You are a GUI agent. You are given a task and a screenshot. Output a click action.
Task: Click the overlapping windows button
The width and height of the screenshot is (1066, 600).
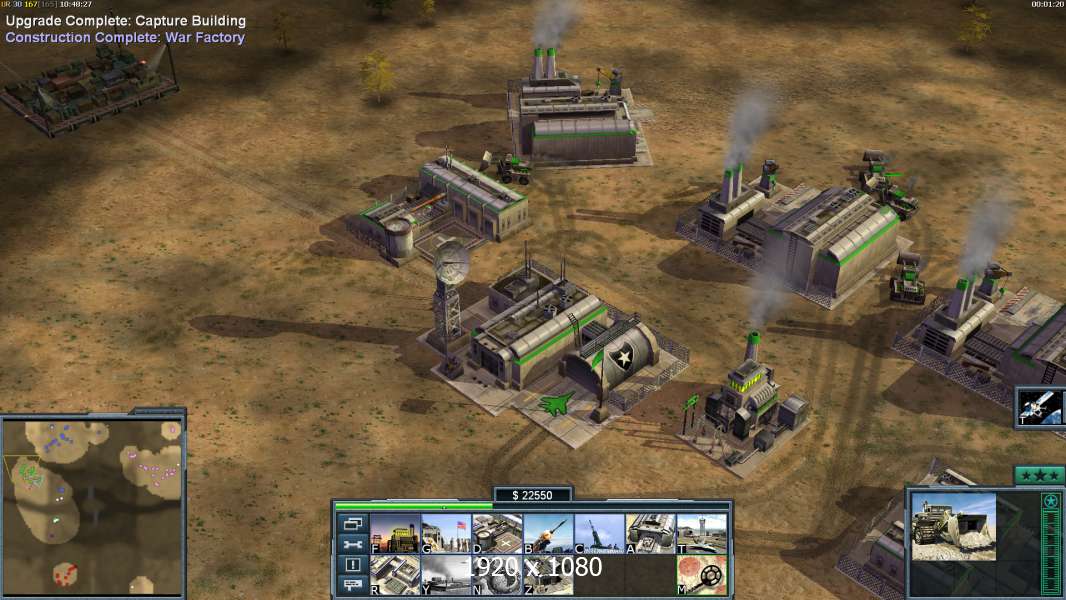pos(352,523)
